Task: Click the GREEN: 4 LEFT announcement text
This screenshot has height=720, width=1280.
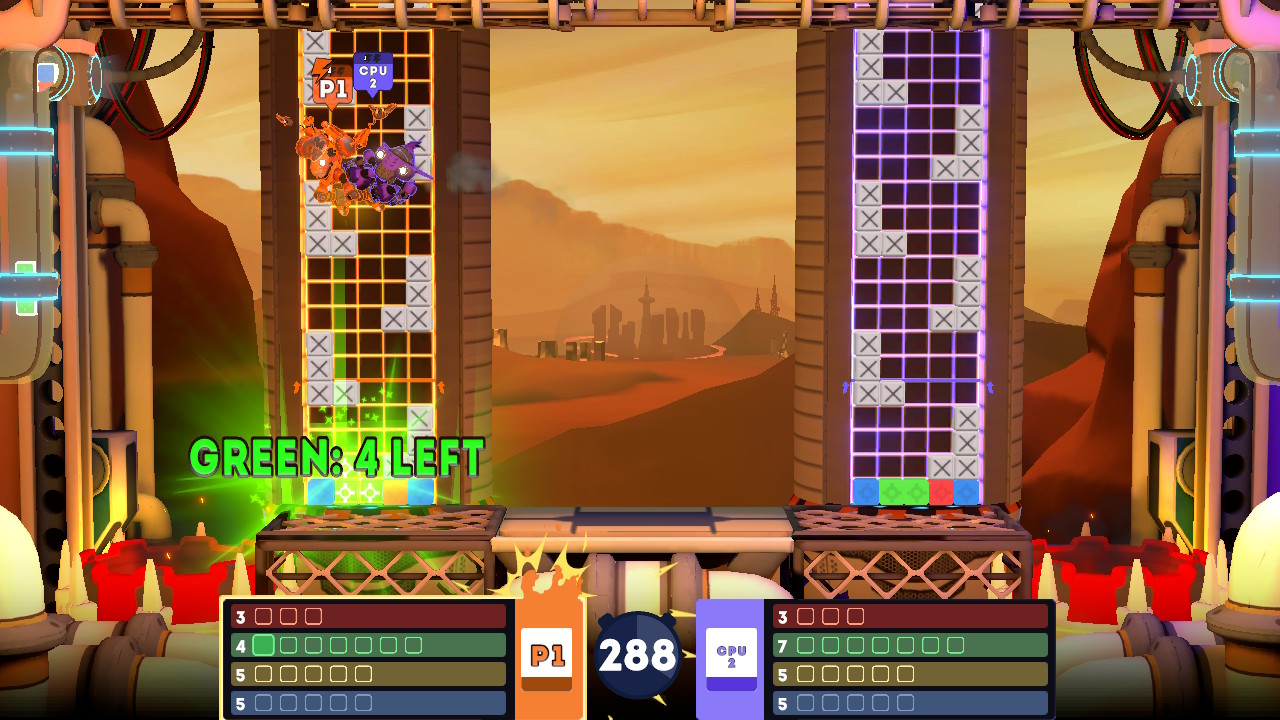Action: point(335,456)
